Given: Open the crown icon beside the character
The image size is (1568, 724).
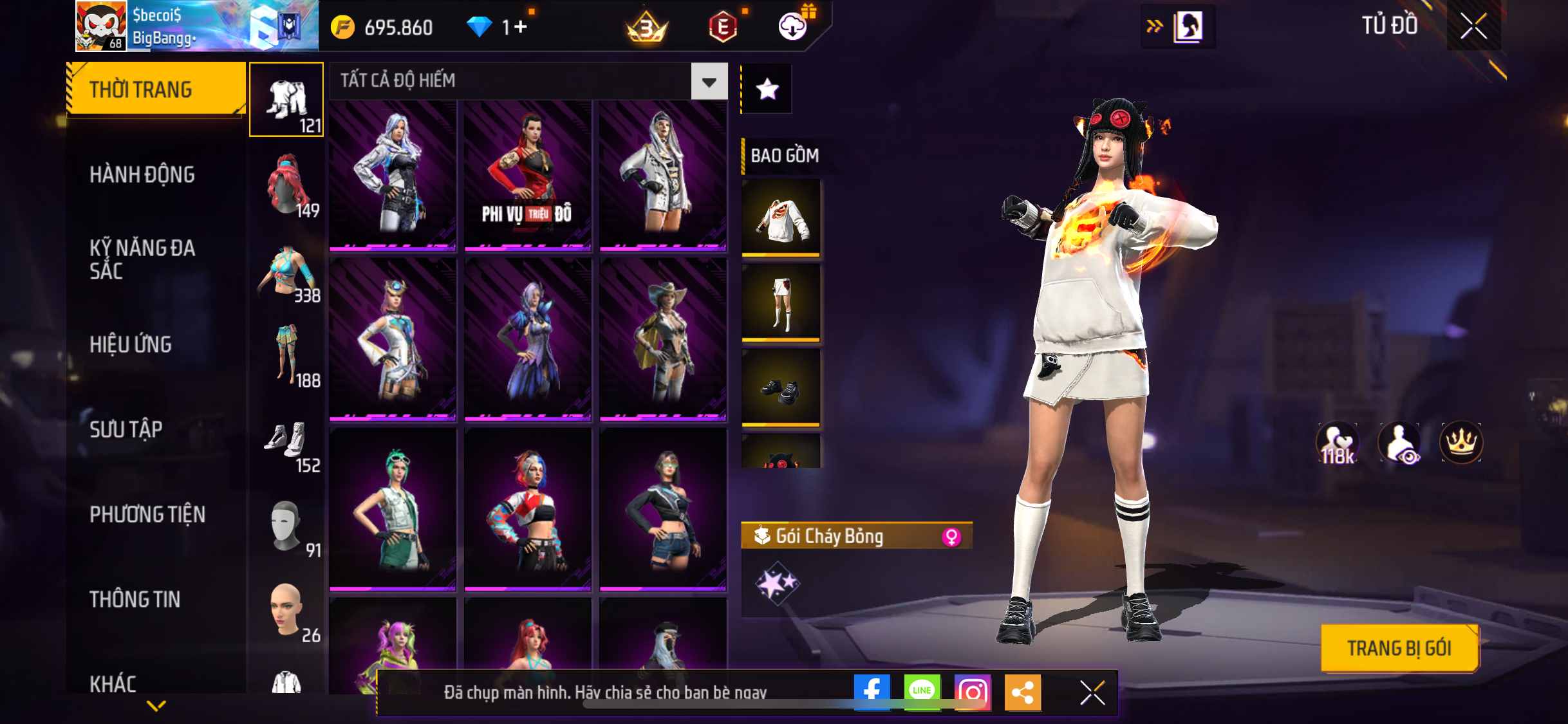Looking at the screenshot, I should point(1461,442).
